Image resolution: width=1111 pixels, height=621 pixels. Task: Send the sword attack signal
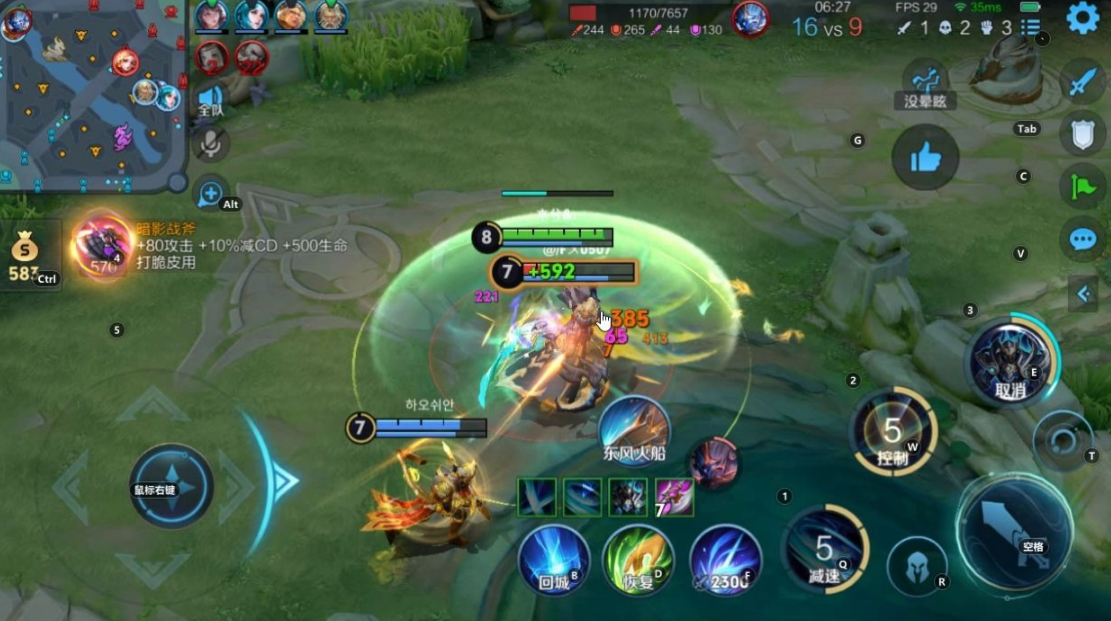click(x=1083, y=82)
